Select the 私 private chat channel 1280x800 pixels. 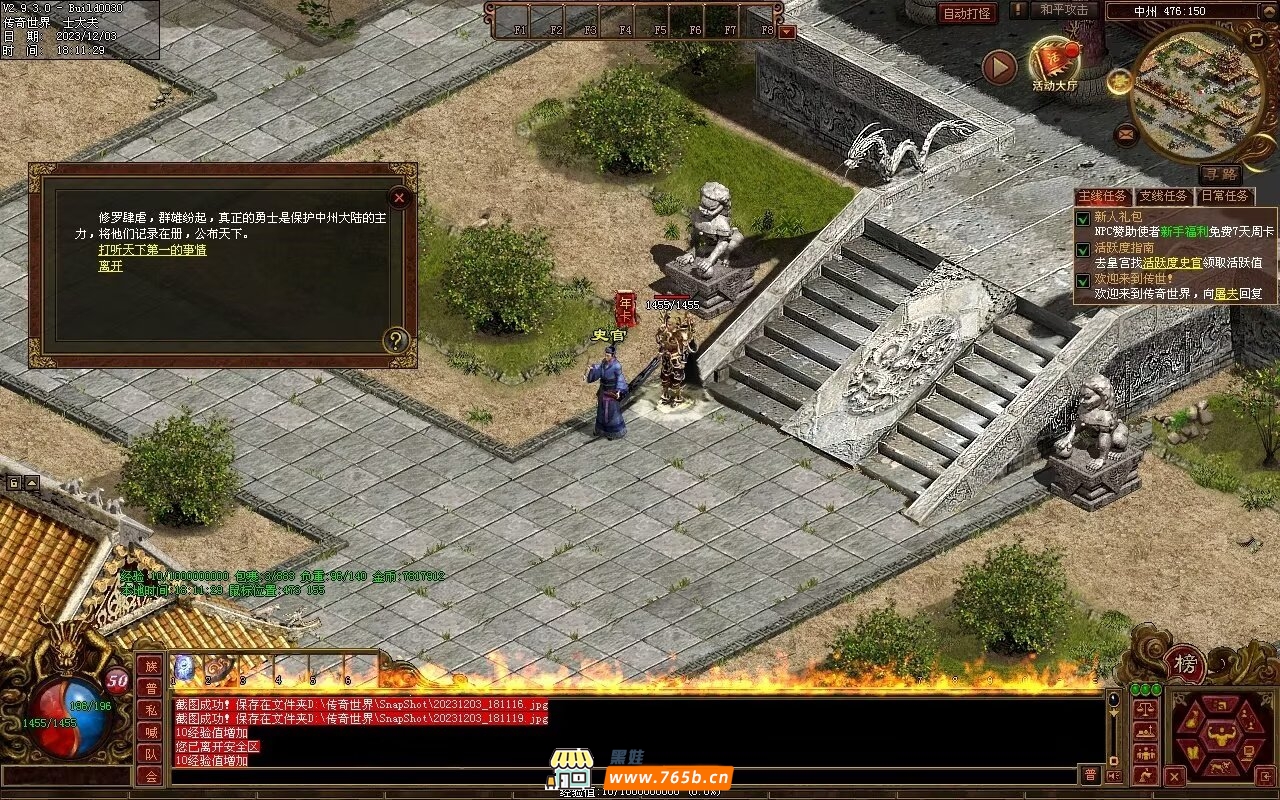pos(150,710)
